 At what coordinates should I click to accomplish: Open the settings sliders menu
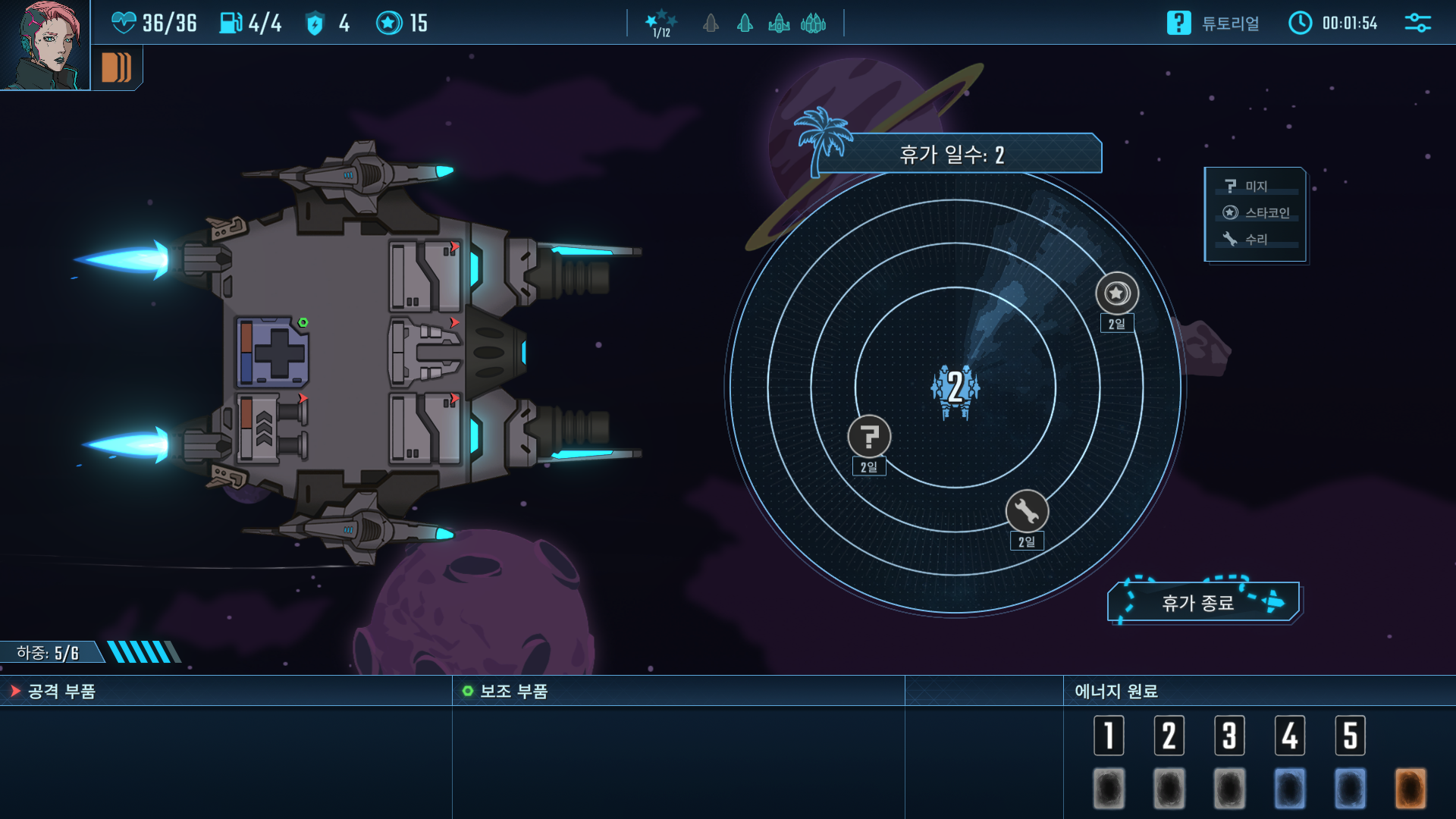click(1417, 23)
